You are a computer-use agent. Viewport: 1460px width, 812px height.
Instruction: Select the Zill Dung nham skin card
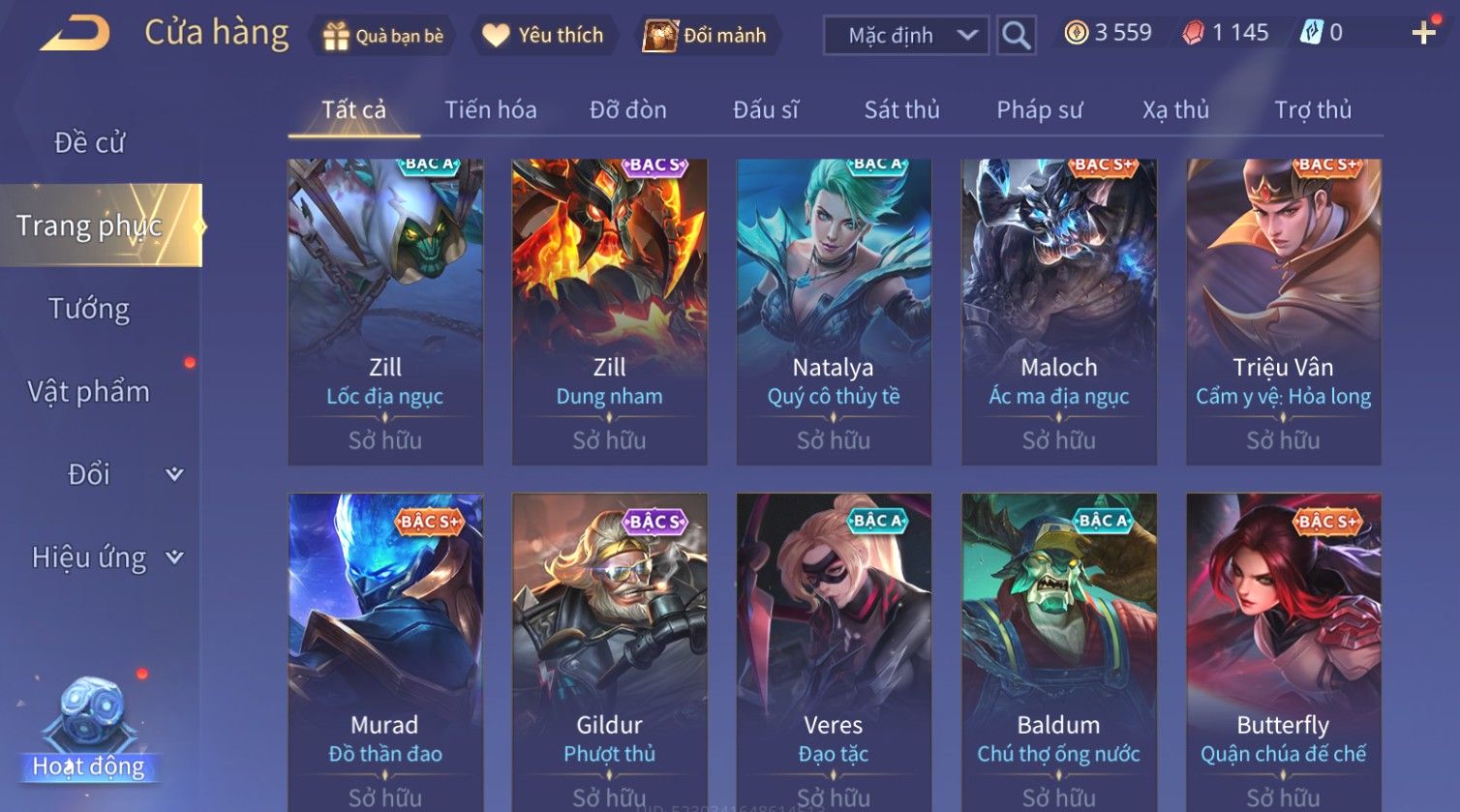tap(609, 312)
